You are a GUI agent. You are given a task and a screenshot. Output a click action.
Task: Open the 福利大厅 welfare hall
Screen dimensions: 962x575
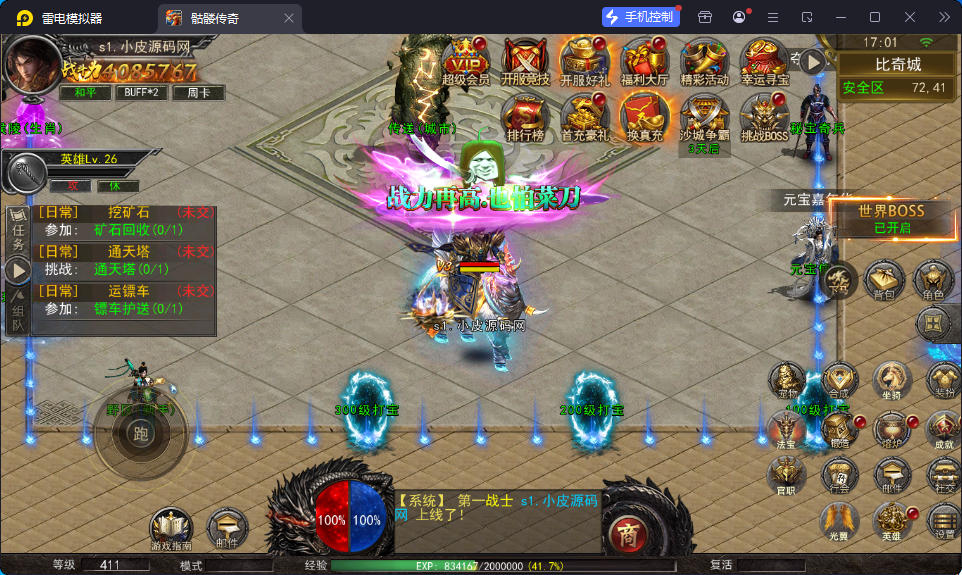(x=645, y=60)
